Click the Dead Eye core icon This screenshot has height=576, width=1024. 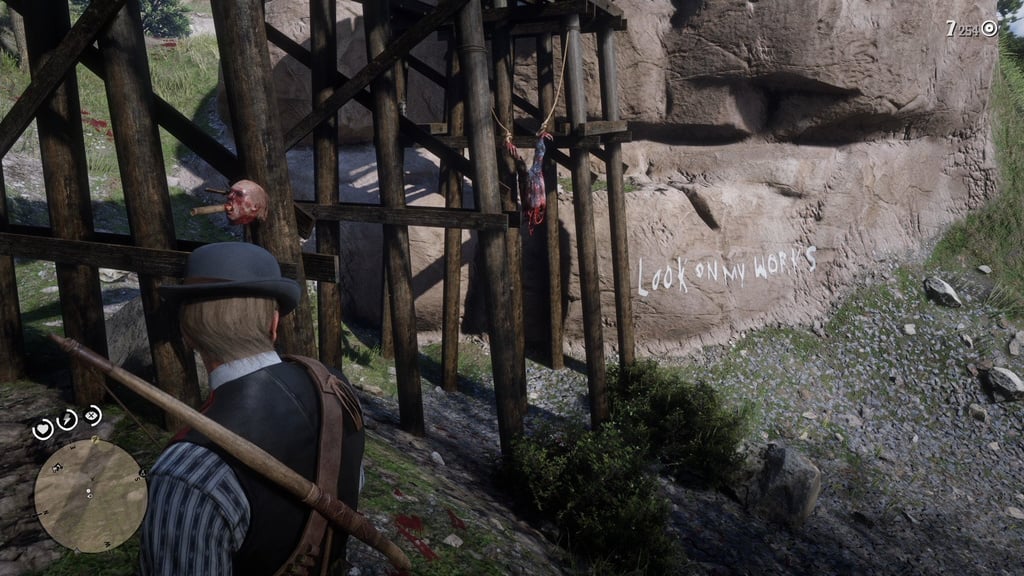92,414
